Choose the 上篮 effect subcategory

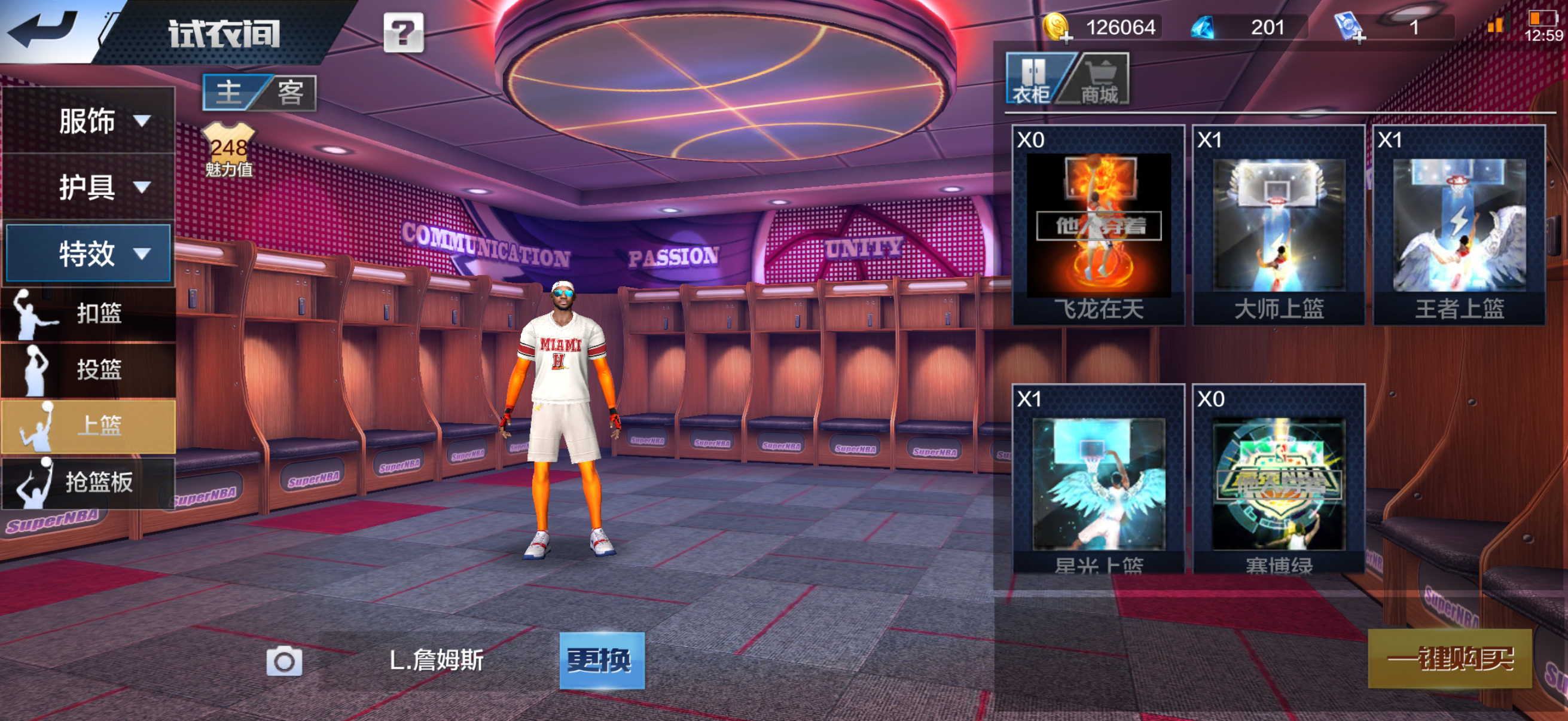[x=89, y=426]
